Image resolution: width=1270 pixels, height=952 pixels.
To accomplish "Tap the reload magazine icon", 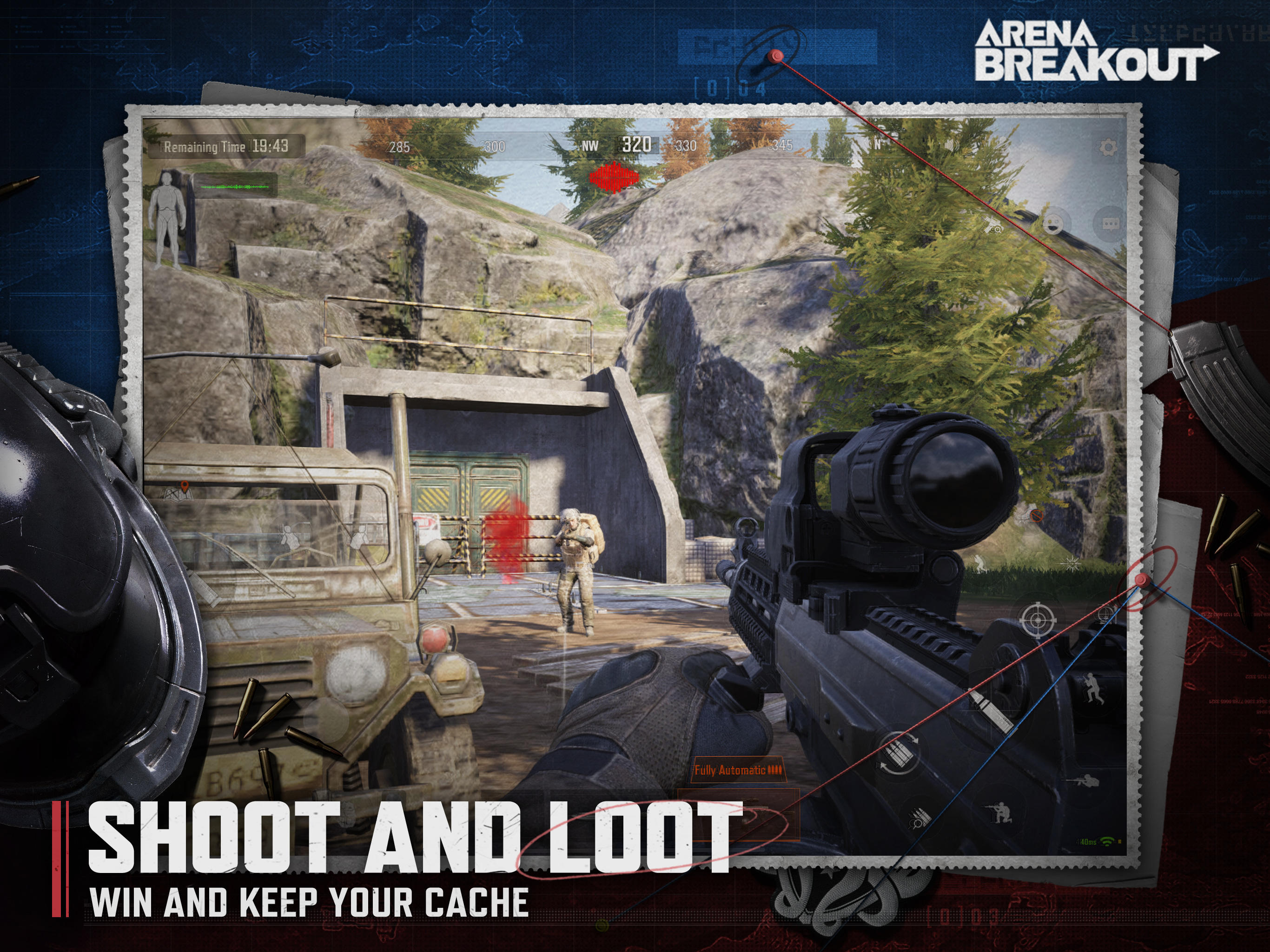I will (x=897, y=752).
